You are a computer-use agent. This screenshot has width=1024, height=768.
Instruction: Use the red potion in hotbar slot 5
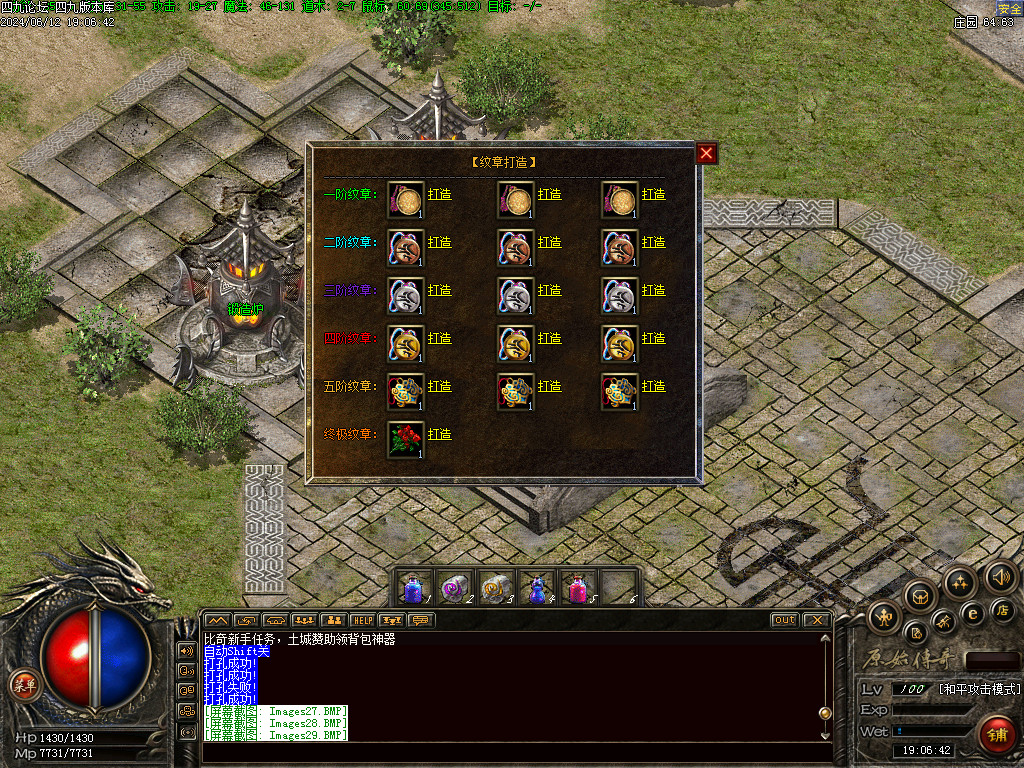(x=578, y=586)
